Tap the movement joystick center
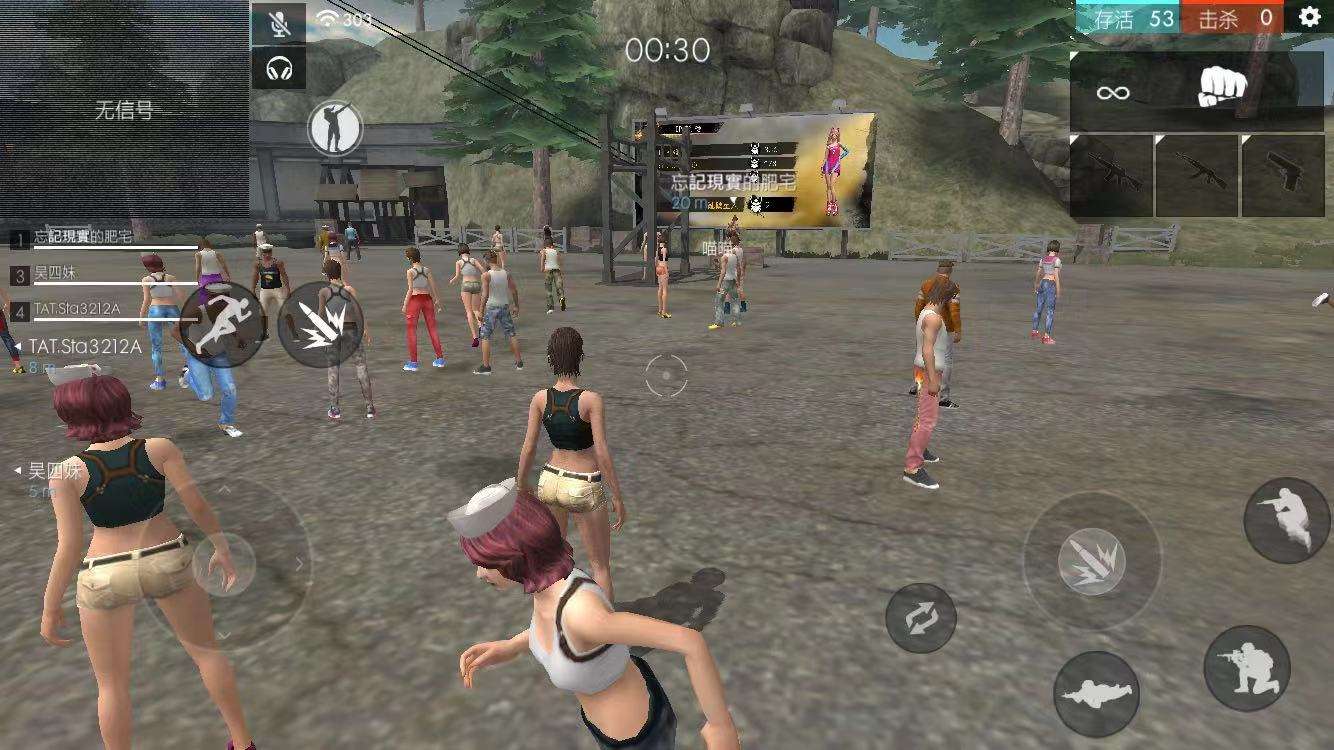This screenshot has height=750, width=1334. pos(224,565)
